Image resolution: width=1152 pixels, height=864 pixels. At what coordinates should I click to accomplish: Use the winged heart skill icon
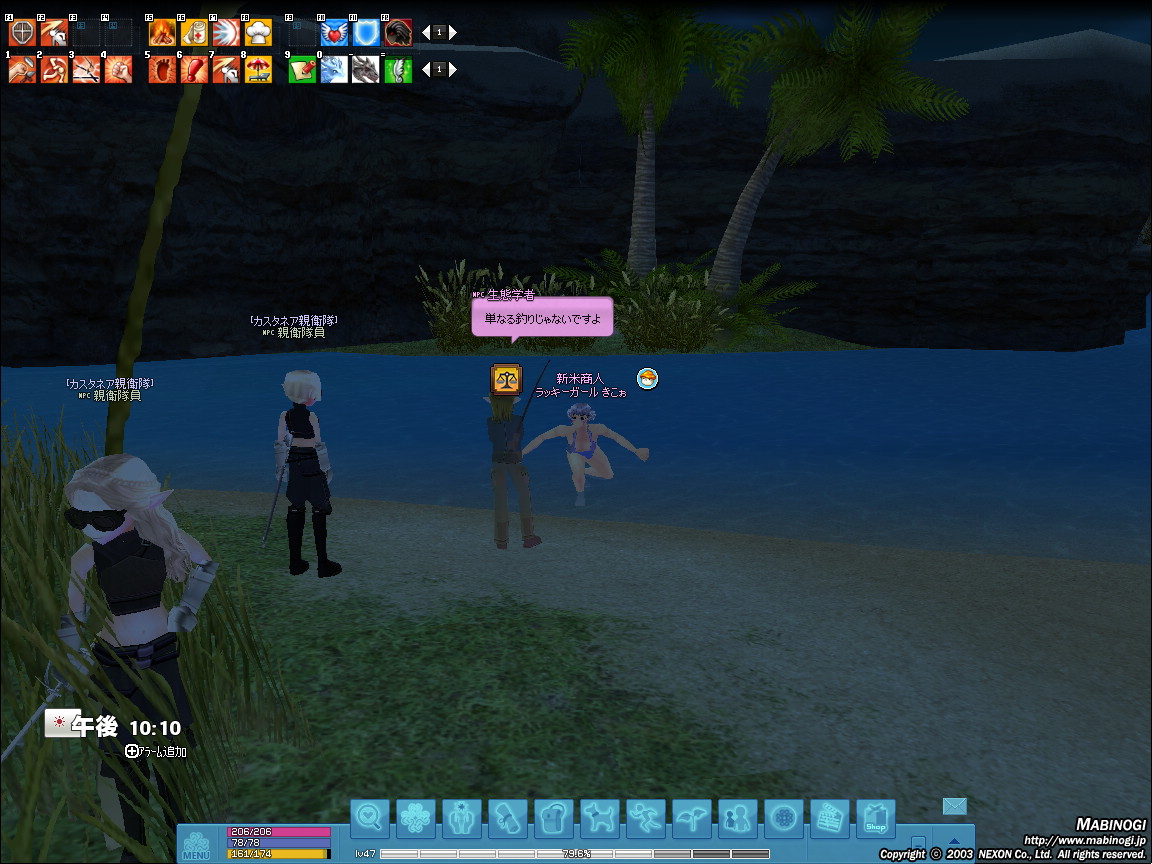tap(334, 33)
